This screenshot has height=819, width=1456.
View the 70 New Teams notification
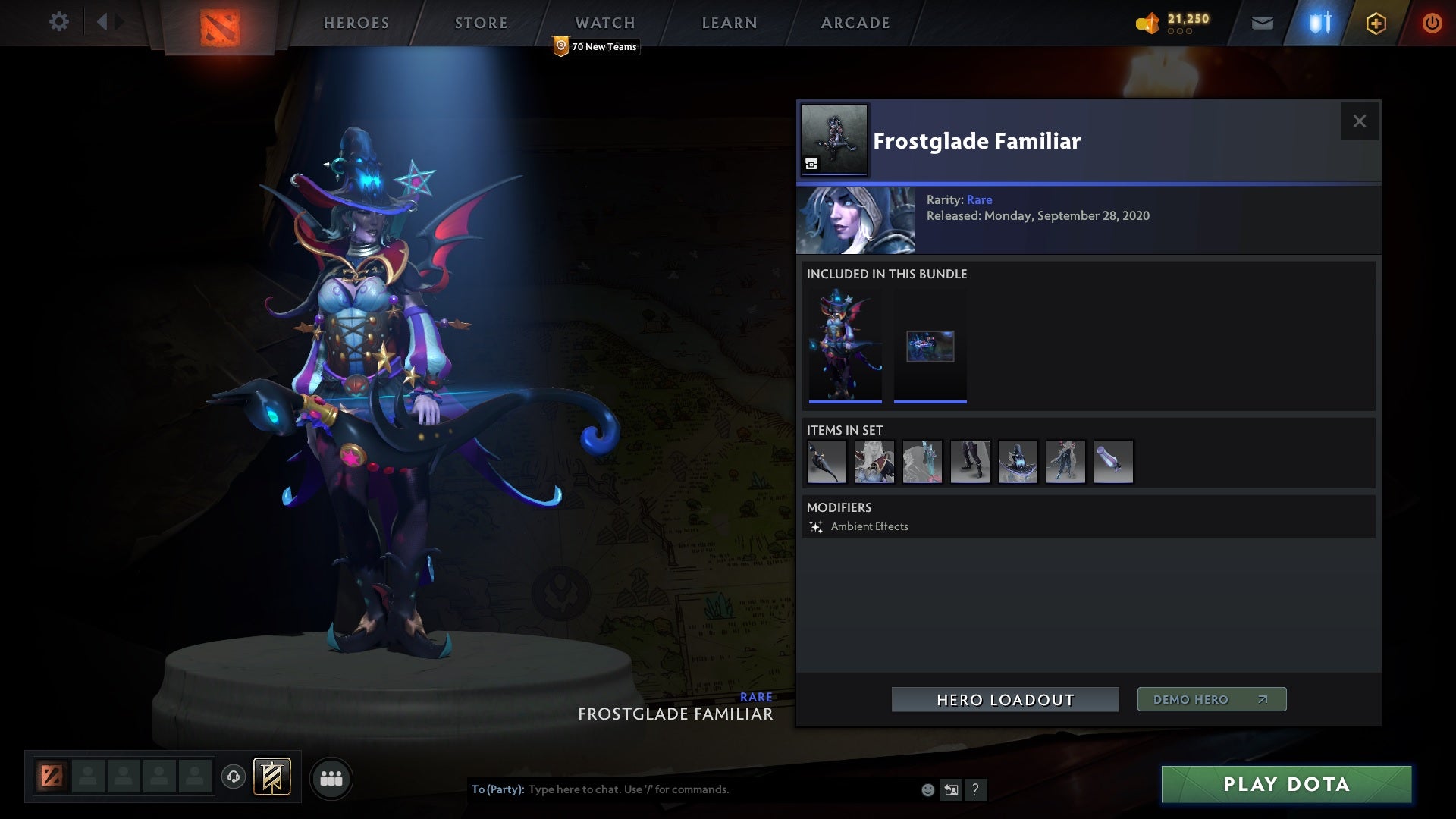[x=596, y=46]
